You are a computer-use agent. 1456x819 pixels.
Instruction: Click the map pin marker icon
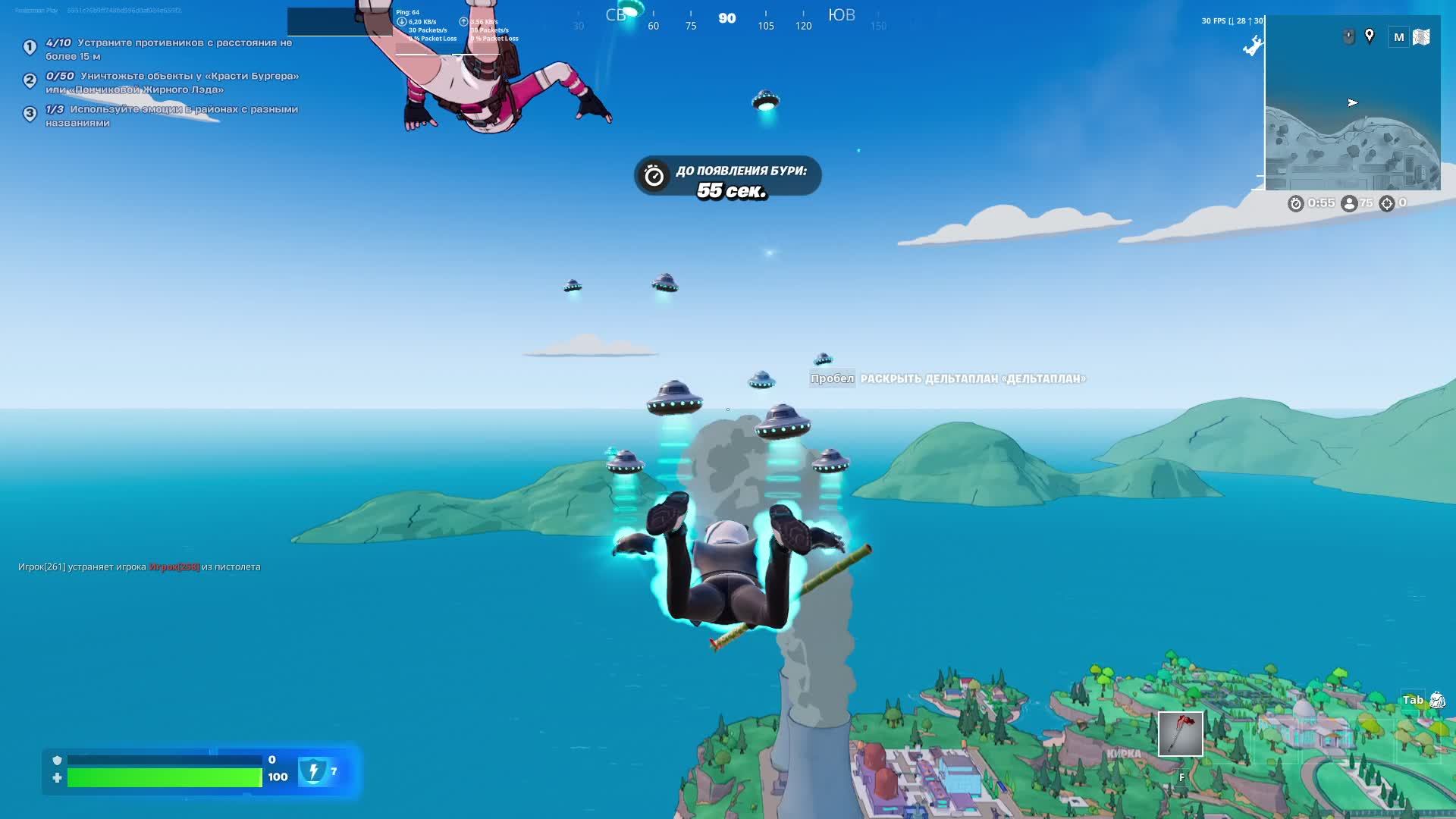pyautogui.click(x=1370, y=36)
